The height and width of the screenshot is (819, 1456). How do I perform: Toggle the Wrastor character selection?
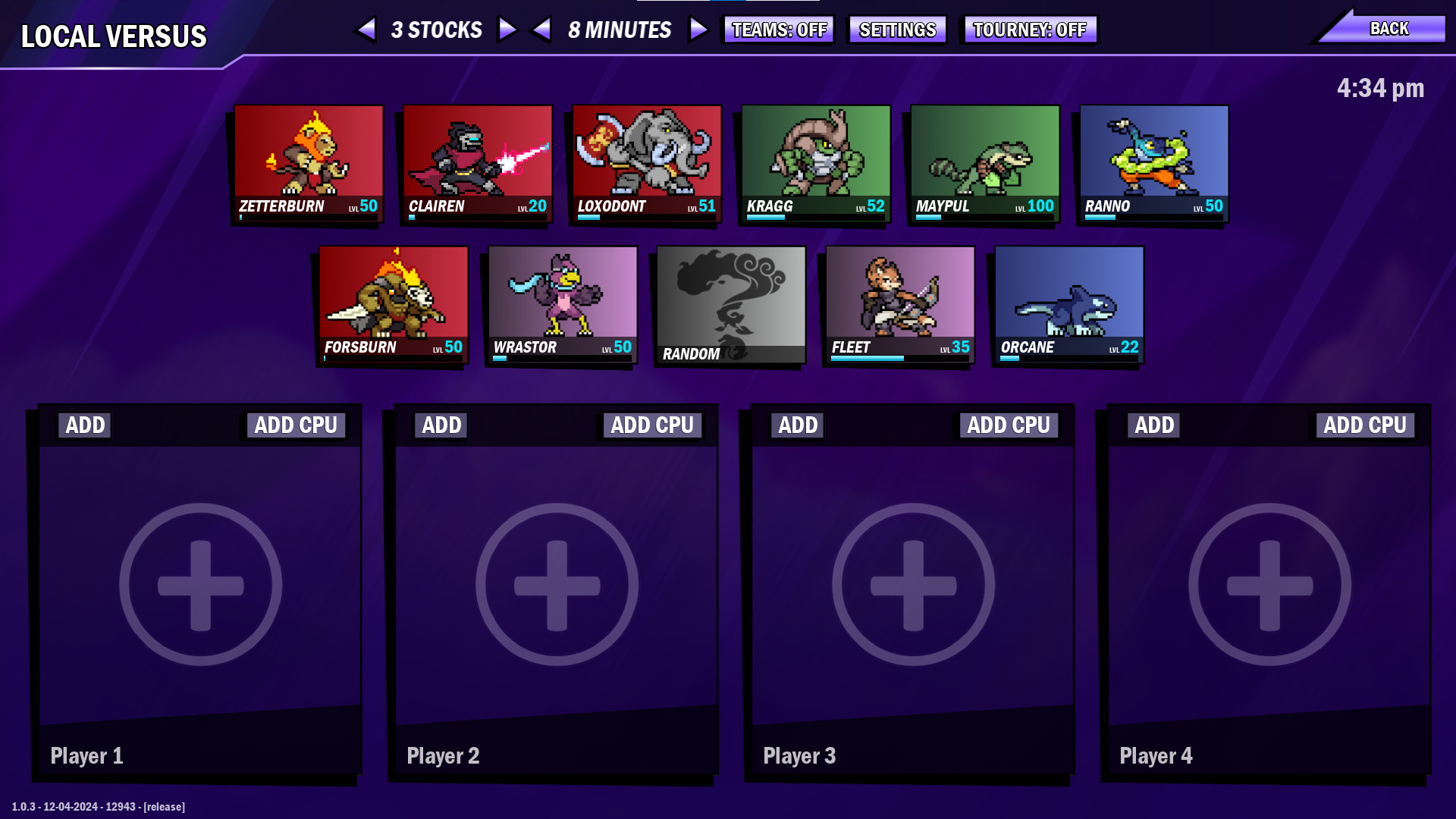point(562,303)
